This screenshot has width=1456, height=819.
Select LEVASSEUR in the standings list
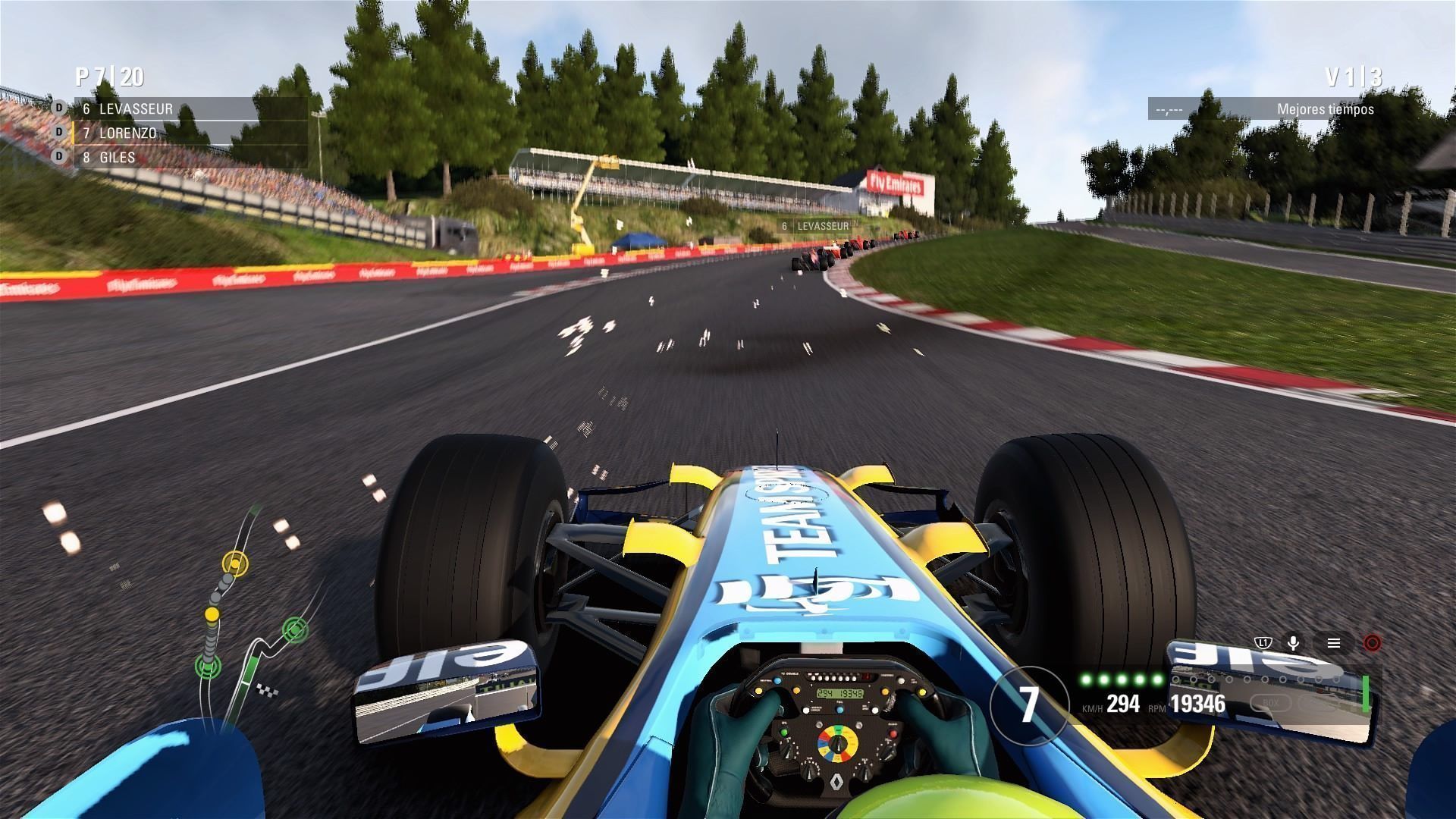[x=136, y=109]
